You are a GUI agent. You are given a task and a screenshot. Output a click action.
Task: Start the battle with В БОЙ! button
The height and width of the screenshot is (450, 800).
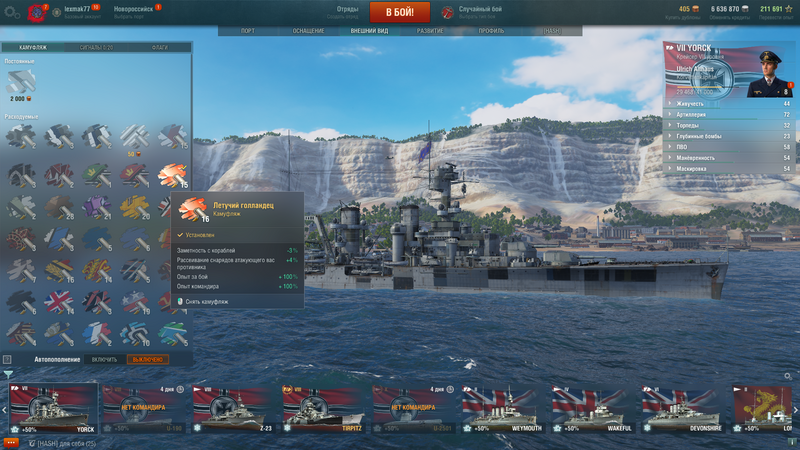(400, 12)
